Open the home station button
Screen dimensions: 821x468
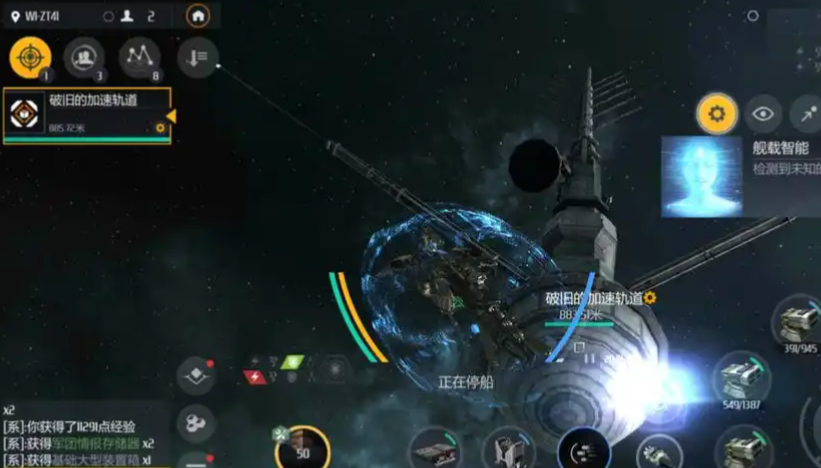tap(198, 15)
